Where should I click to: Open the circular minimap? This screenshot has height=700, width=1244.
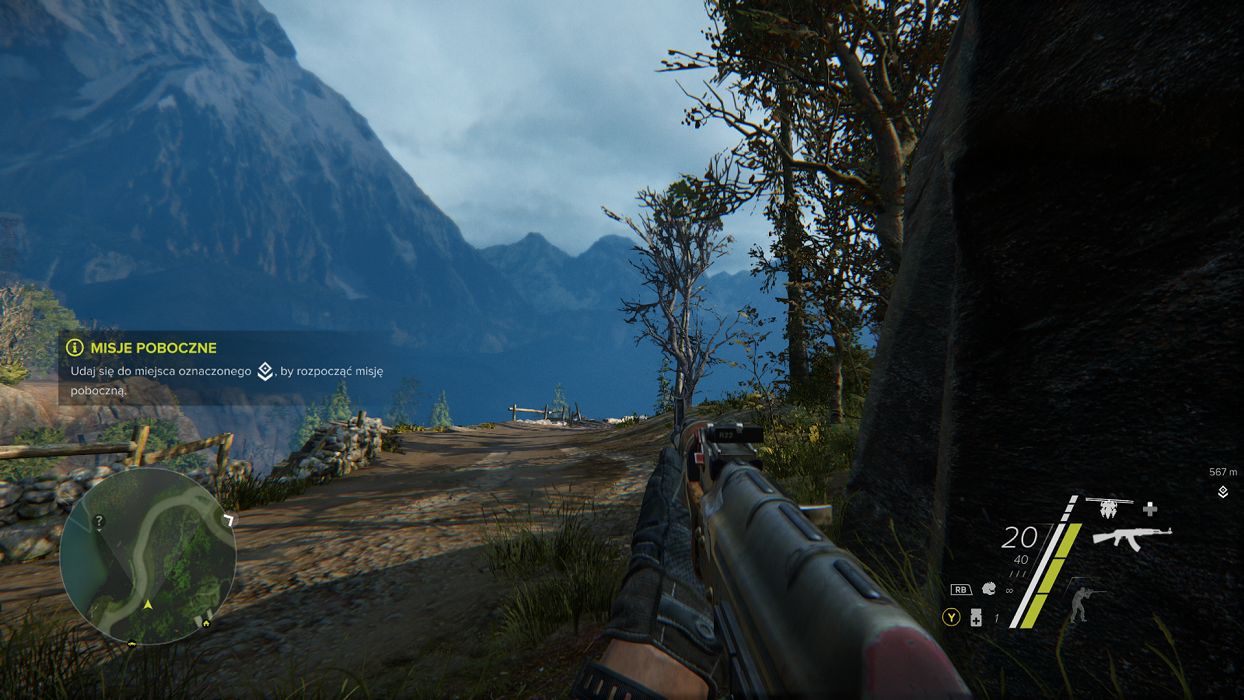(147, 556)
